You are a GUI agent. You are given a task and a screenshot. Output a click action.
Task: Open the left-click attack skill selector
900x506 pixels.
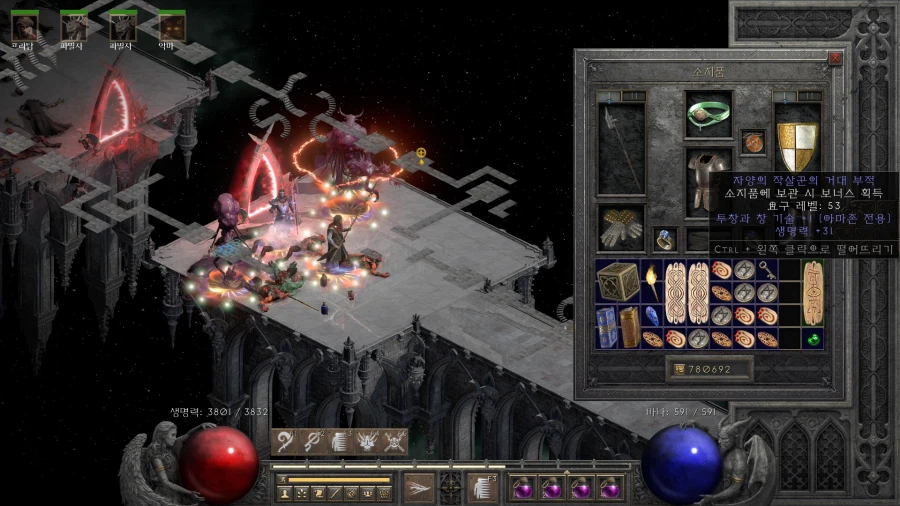pos(418,487)
